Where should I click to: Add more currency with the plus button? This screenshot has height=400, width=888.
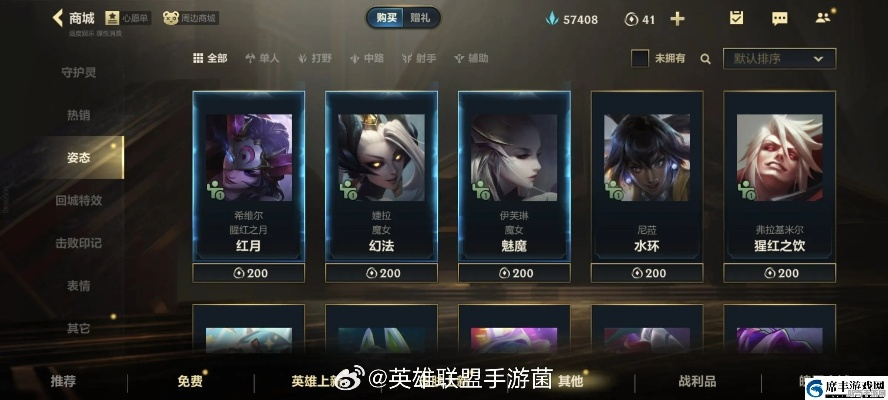click(677, 19)
